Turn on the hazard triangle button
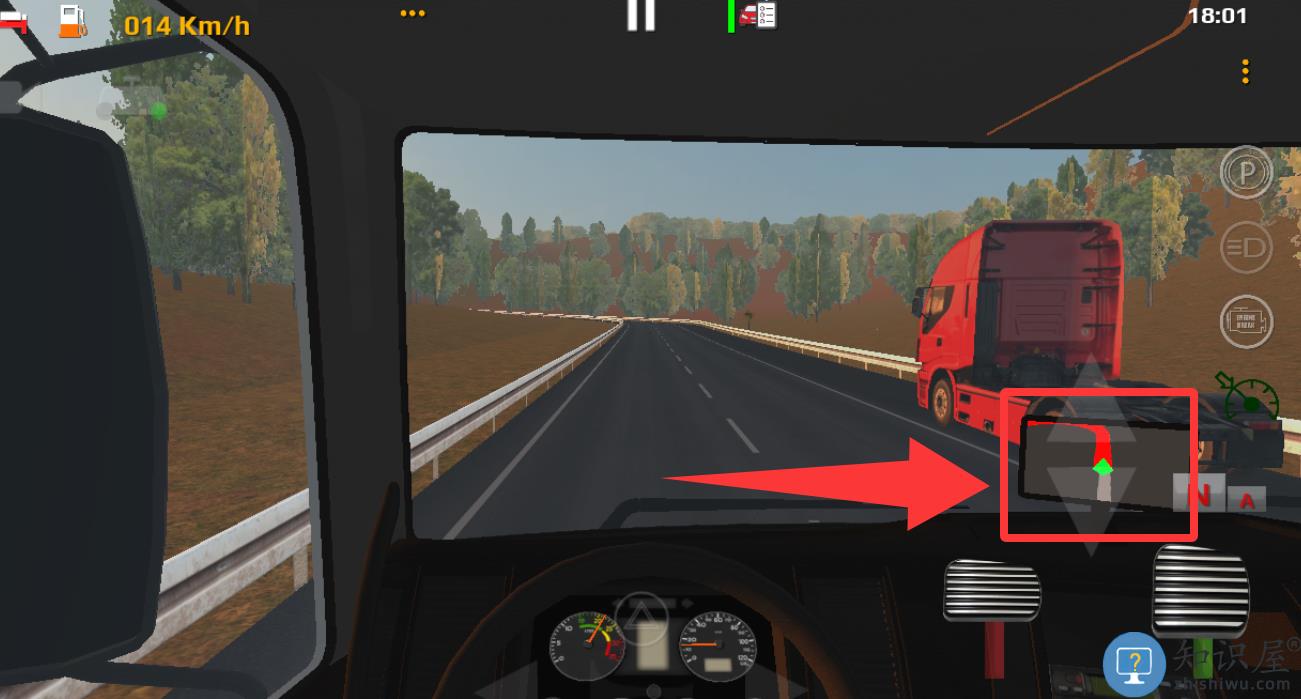The height and width of the screenshot is (699, 1301). coord(641,615)
